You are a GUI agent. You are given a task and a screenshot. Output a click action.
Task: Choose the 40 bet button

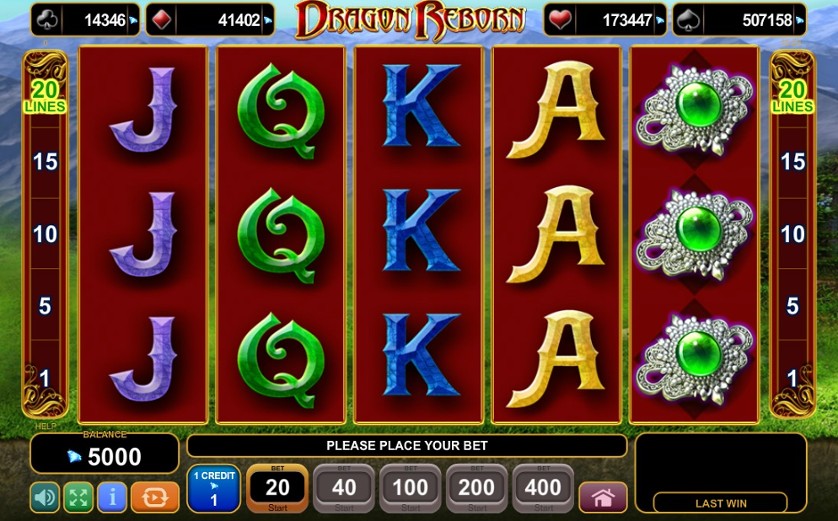343,488
